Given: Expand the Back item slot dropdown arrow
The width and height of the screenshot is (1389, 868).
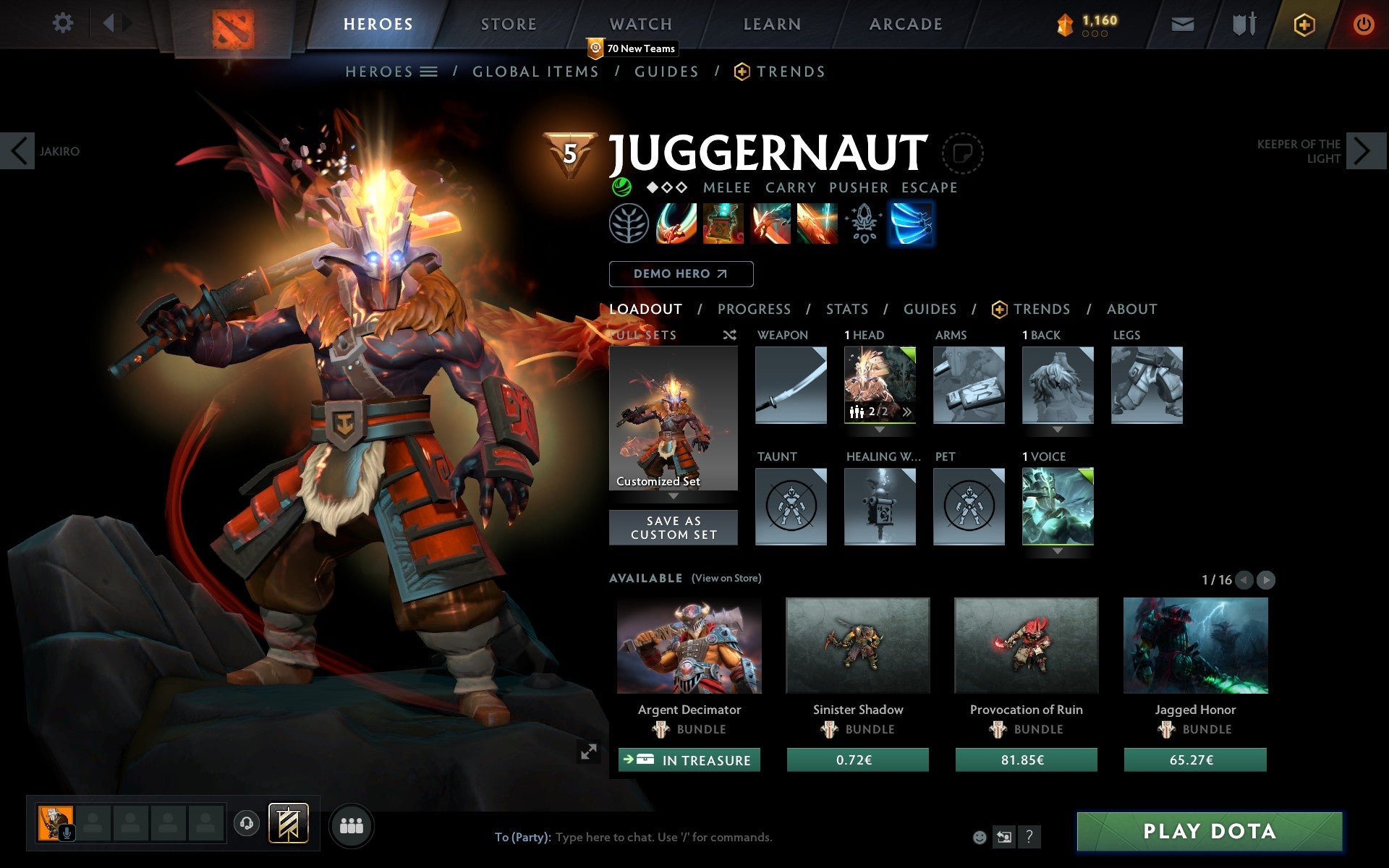Looking at the screenshot, I should (x=1057, y=428).
